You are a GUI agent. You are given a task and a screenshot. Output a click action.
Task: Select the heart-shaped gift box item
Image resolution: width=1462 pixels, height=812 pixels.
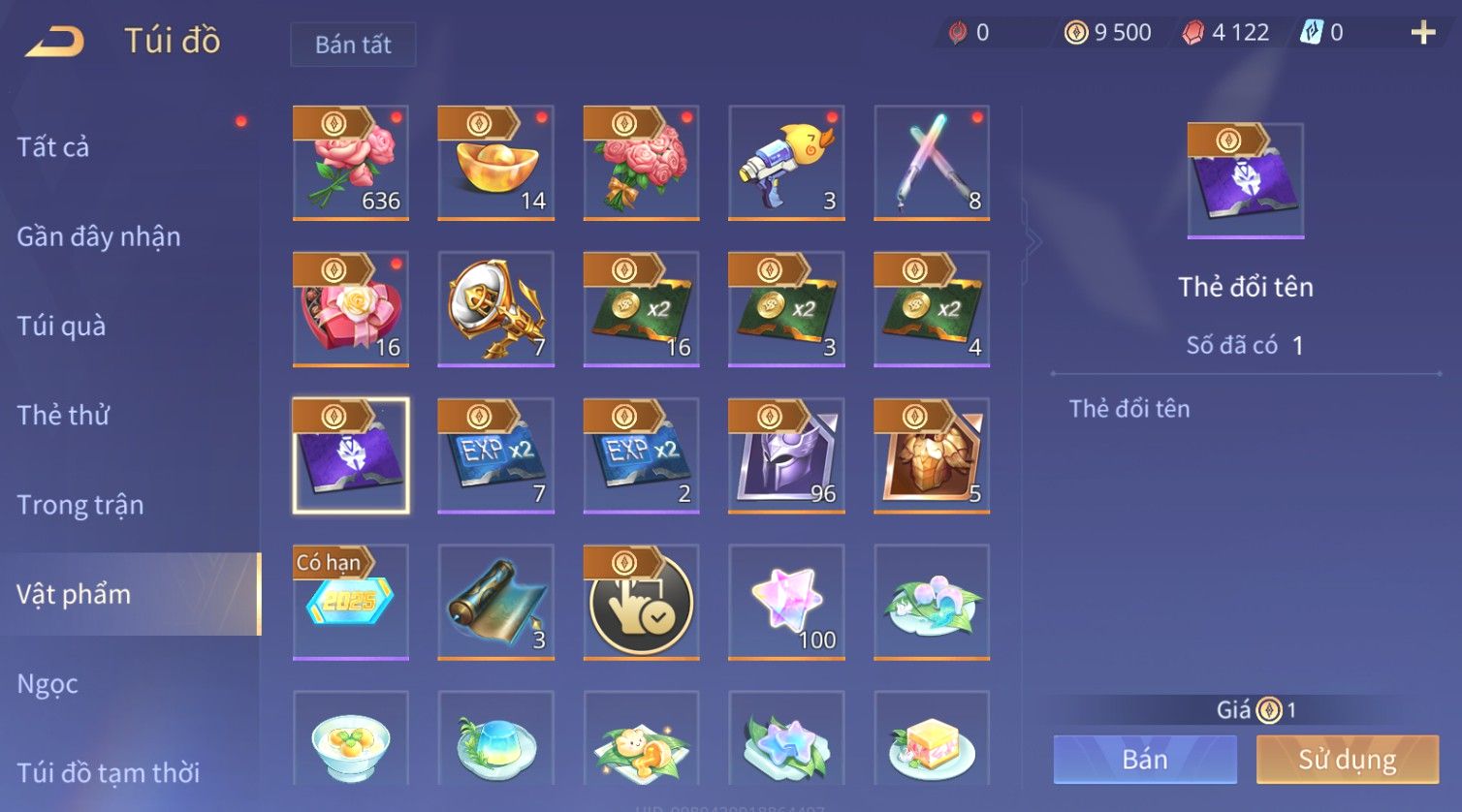[350, 309]
